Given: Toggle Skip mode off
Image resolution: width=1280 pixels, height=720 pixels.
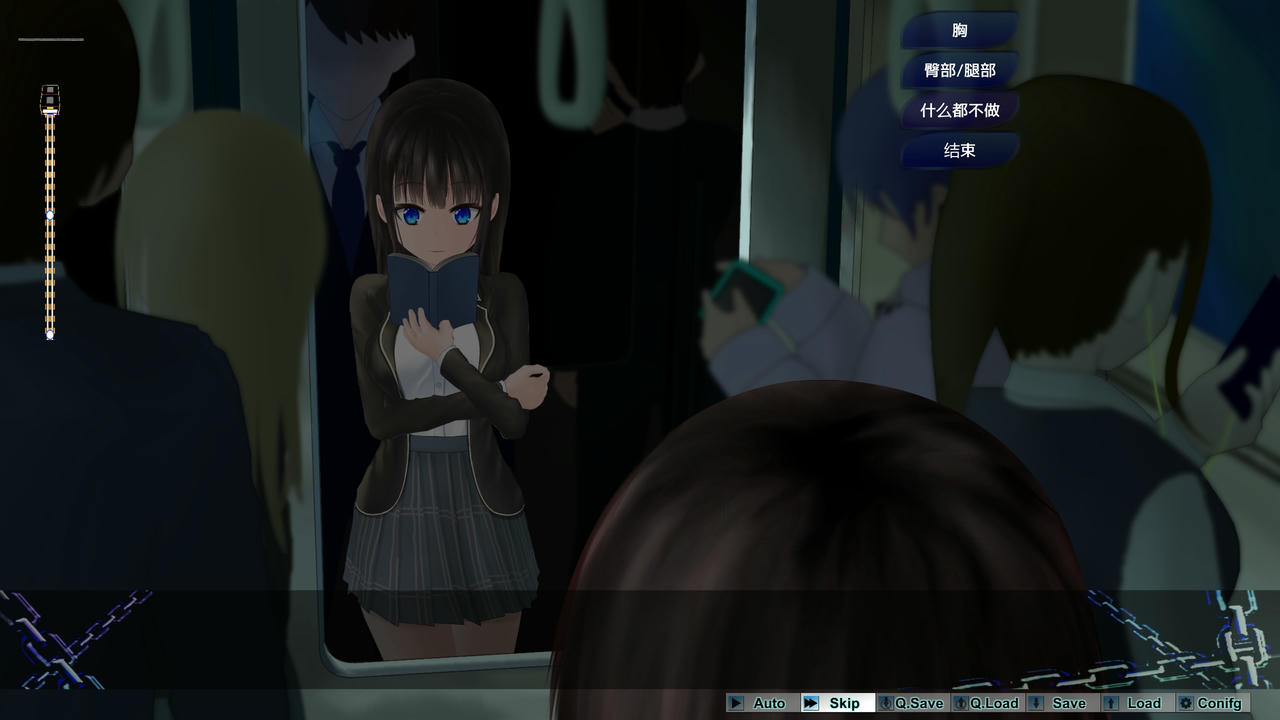Looking at the screenshot, I should coord(843,703).
